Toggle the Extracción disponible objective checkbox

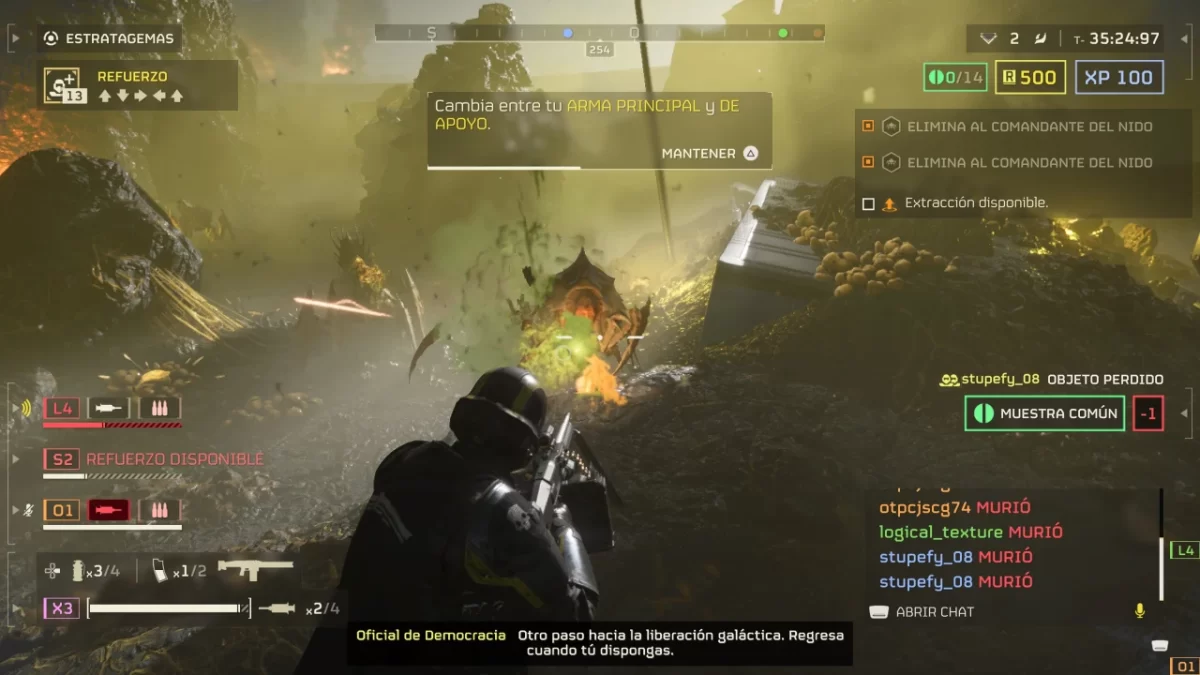pyautogui.click(x=868, y=203)
